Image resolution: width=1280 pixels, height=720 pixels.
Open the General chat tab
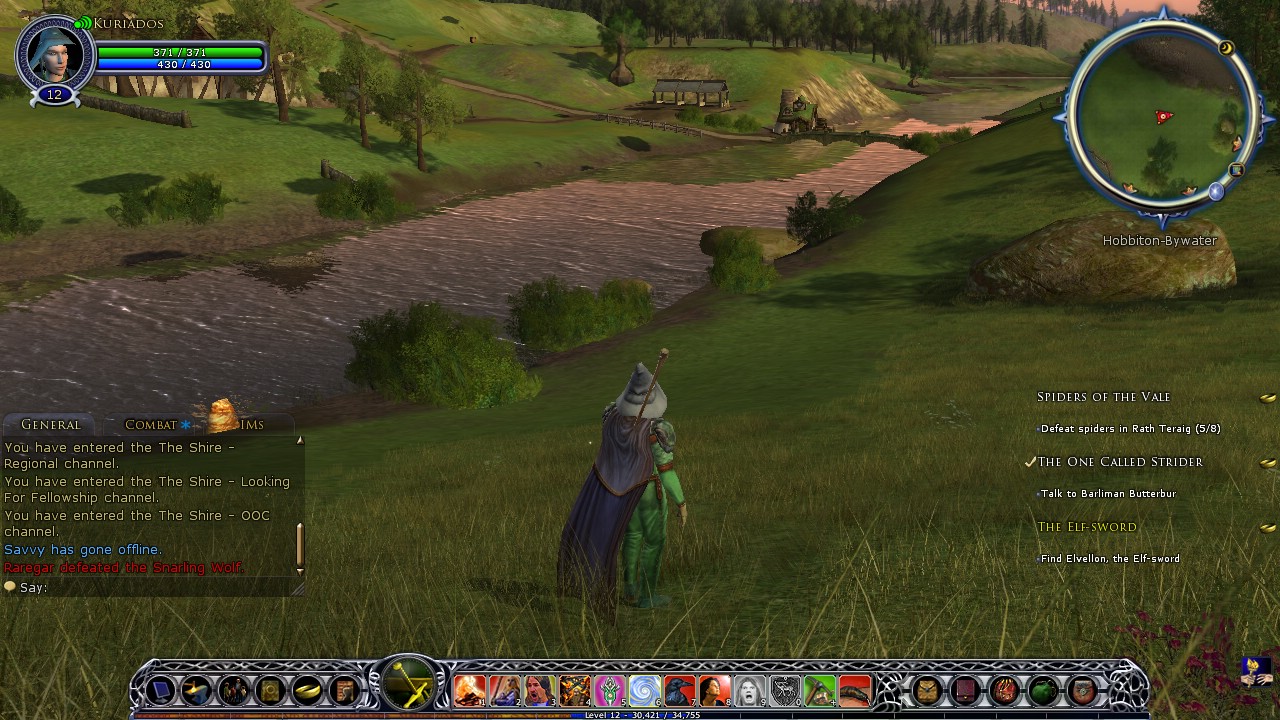click(50, 425)
